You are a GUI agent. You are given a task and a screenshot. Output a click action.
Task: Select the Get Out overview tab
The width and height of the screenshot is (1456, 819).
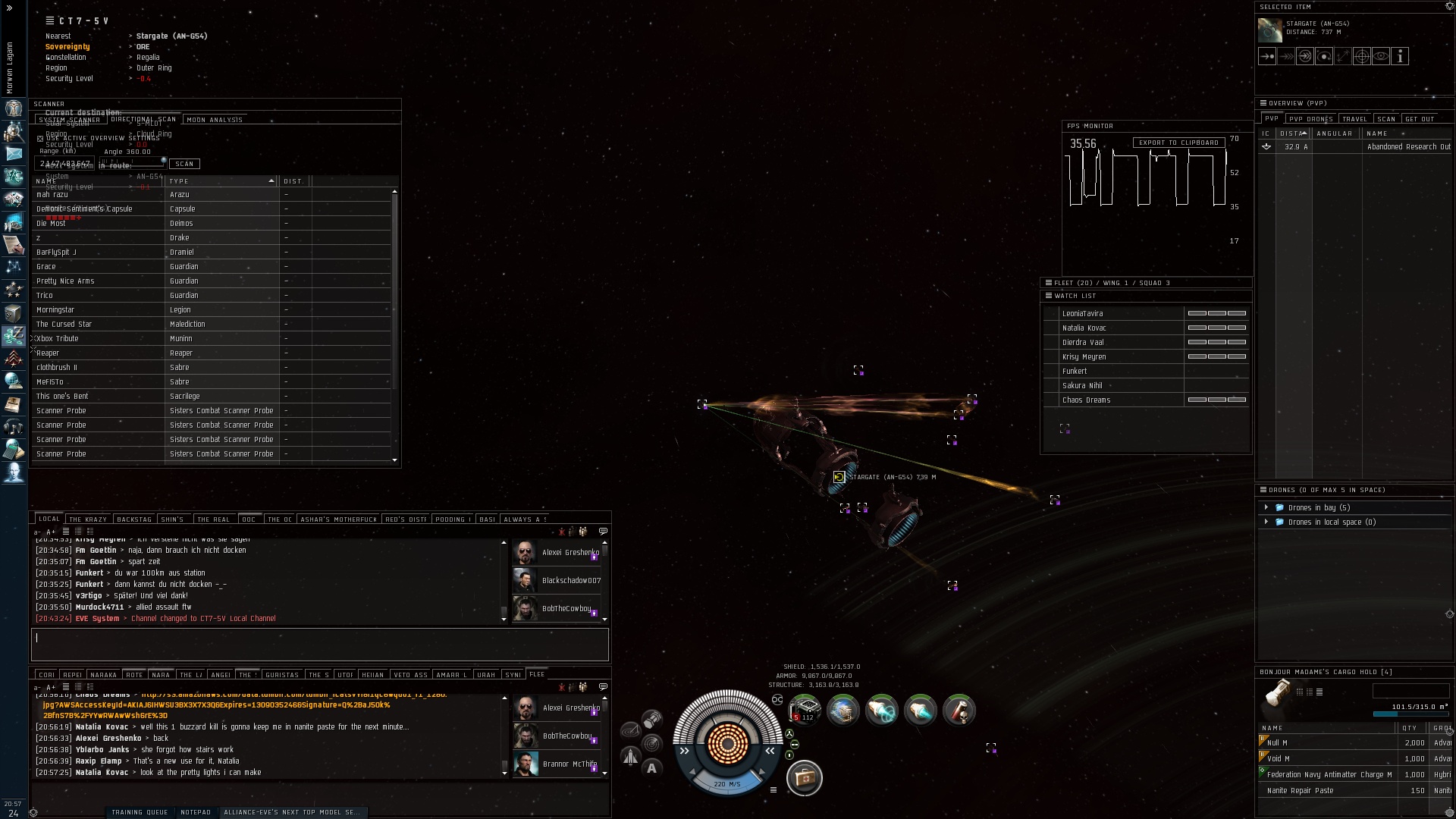coord(1419,119)
